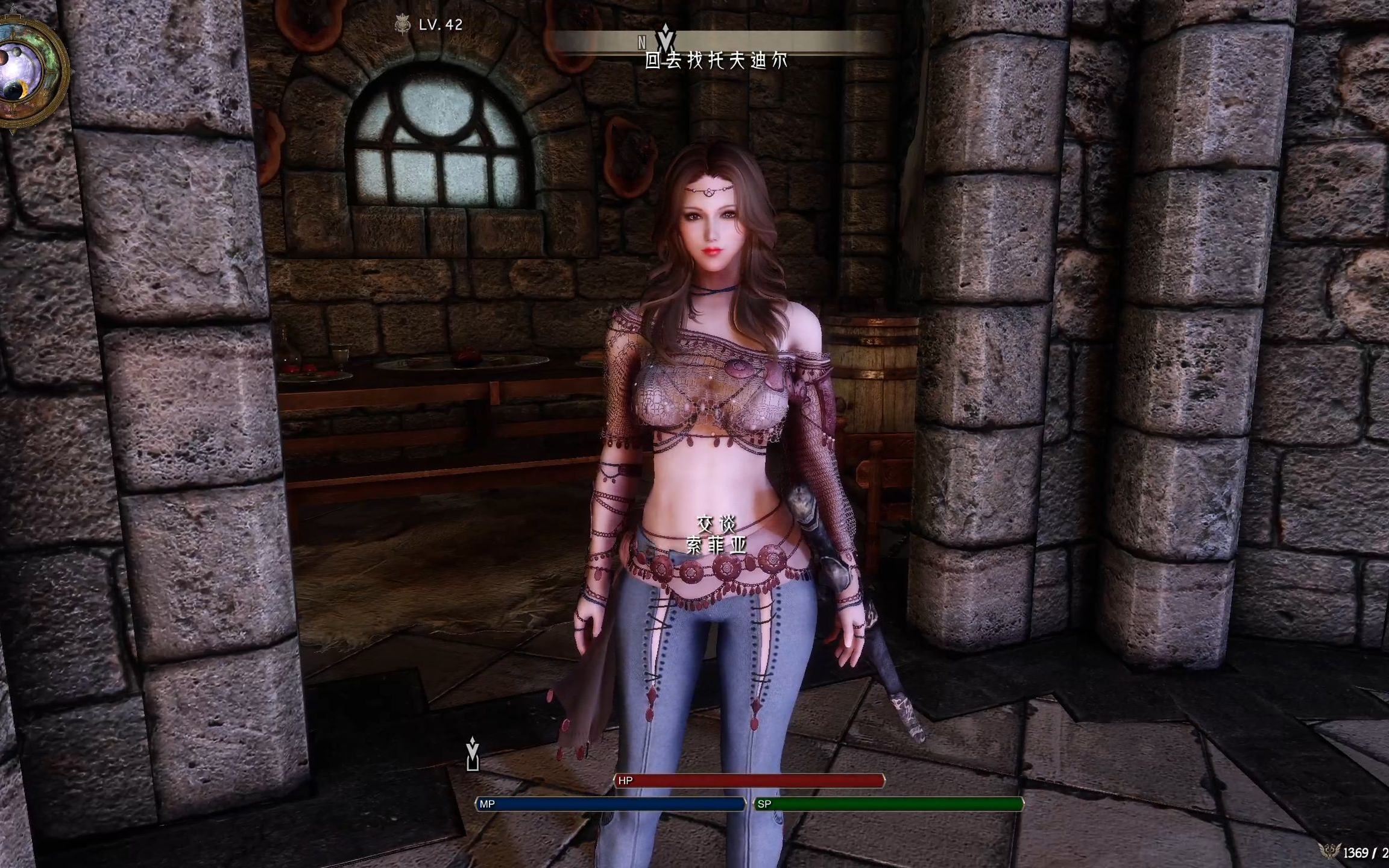
Task: Click the quest objective text 回去找托夫迪尔
Action: pos(716,61)
